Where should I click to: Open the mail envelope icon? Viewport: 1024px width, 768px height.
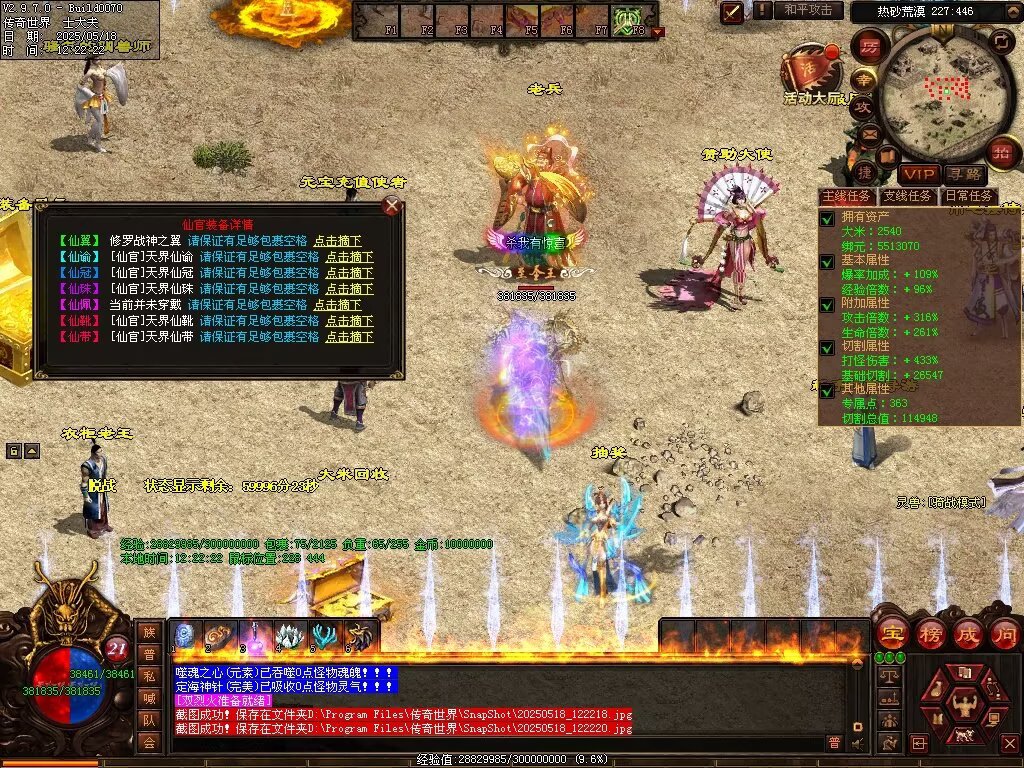point(868,133)
